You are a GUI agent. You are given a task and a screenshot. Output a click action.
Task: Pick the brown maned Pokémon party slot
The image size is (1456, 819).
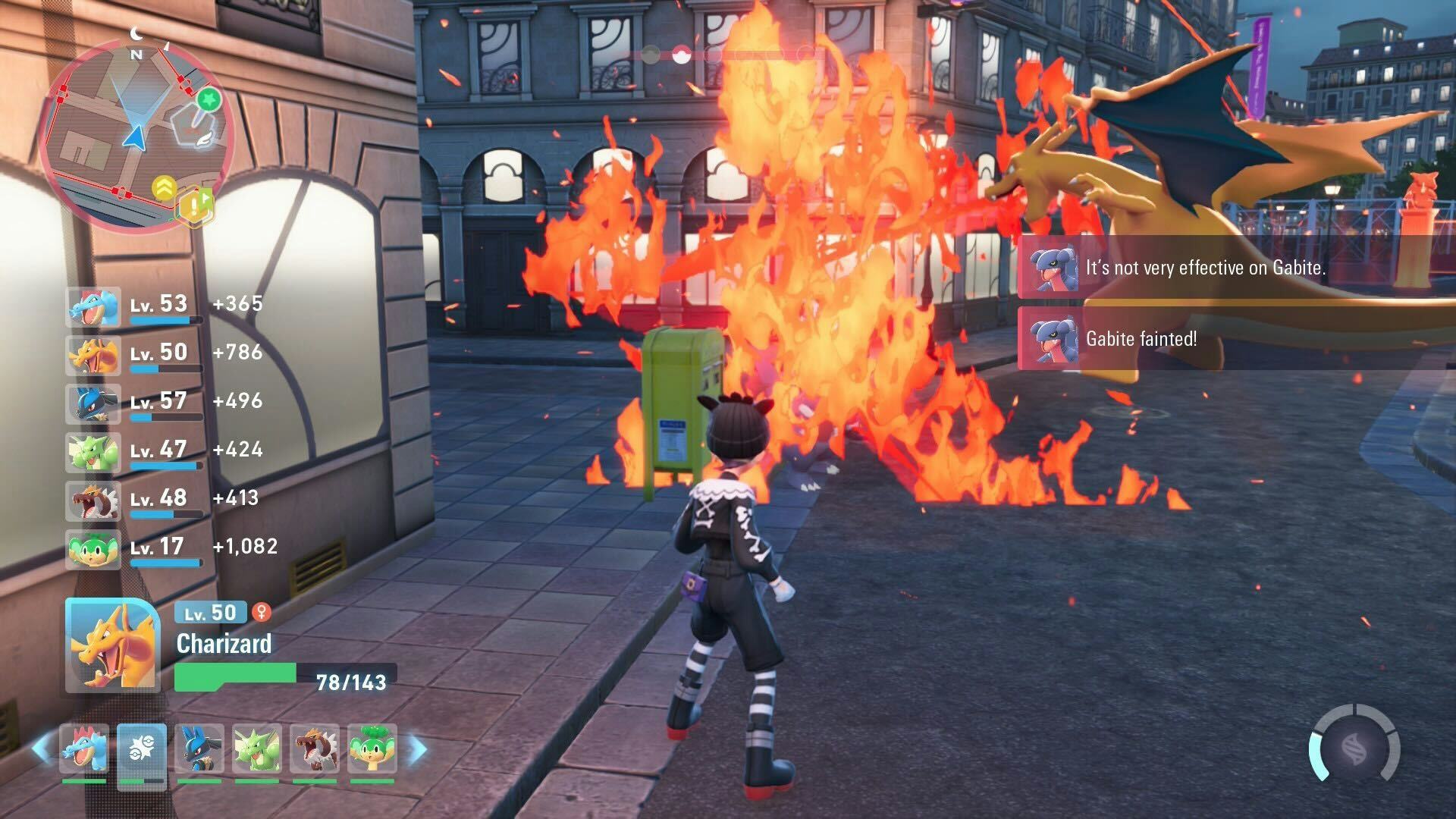pos(315,749)
